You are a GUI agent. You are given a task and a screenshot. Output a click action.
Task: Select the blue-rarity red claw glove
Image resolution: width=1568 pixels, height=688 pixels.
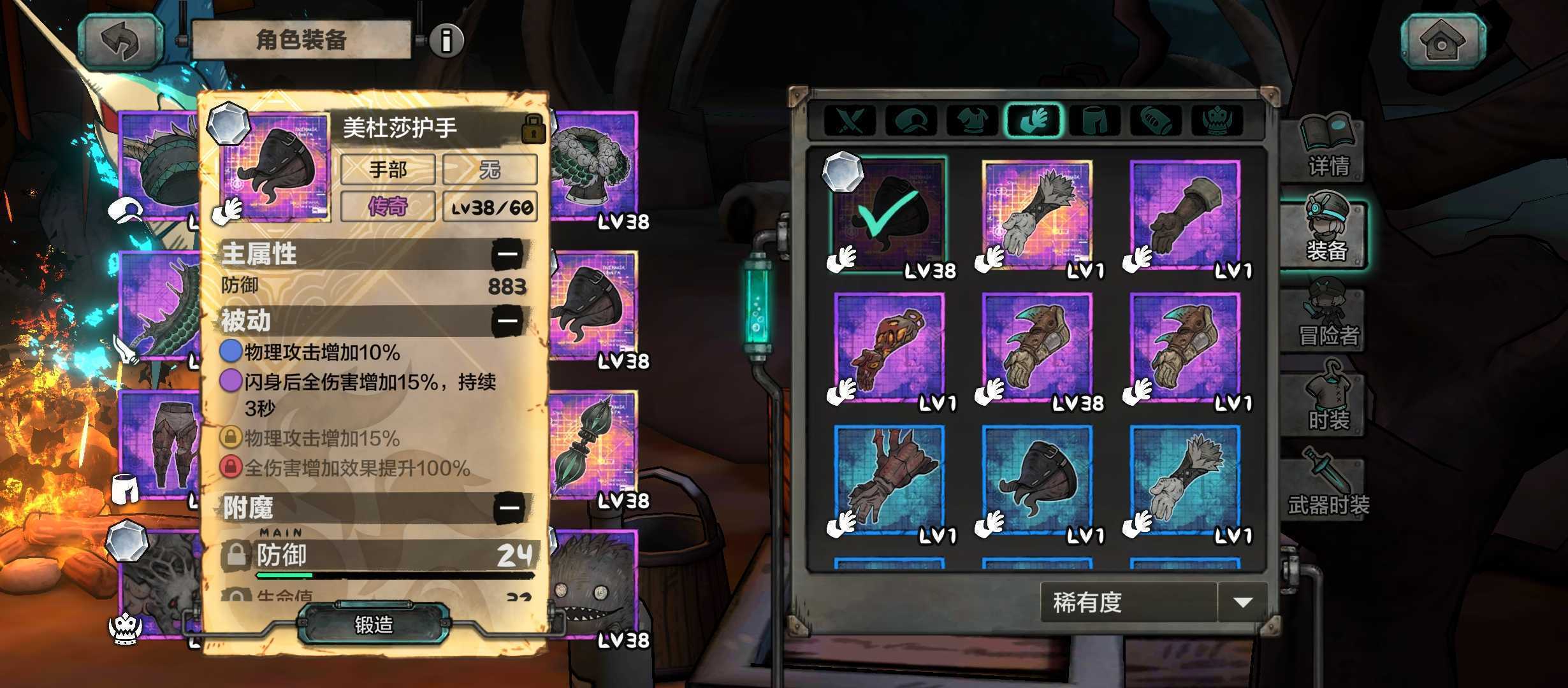889,480
